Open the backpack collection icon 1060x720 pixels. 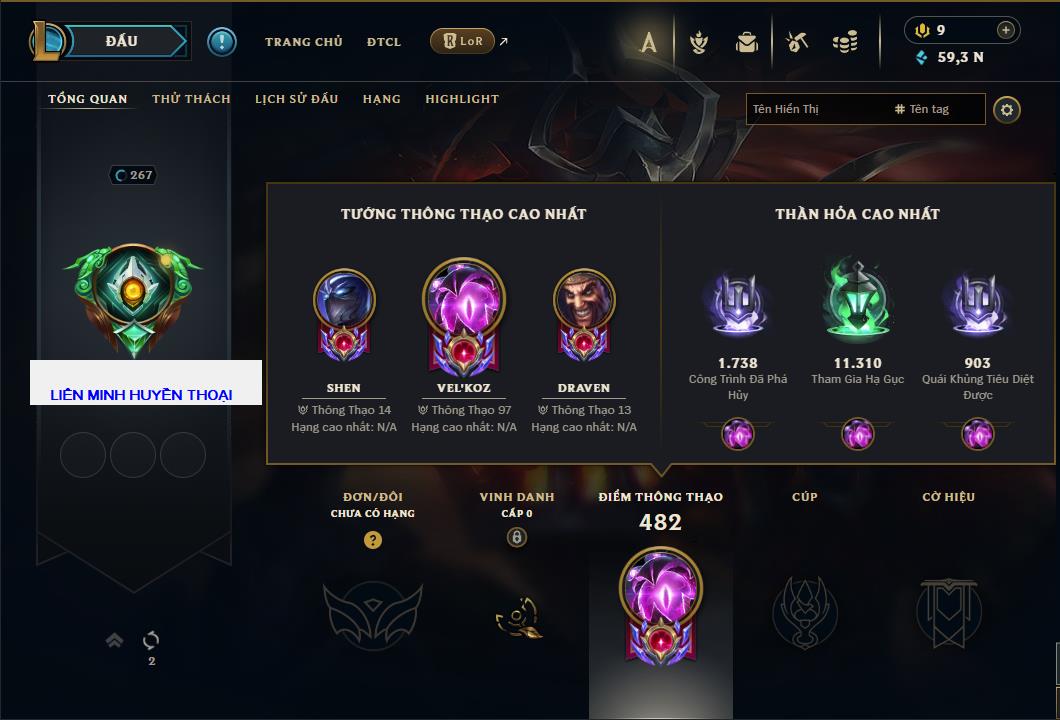coord(747,42)
